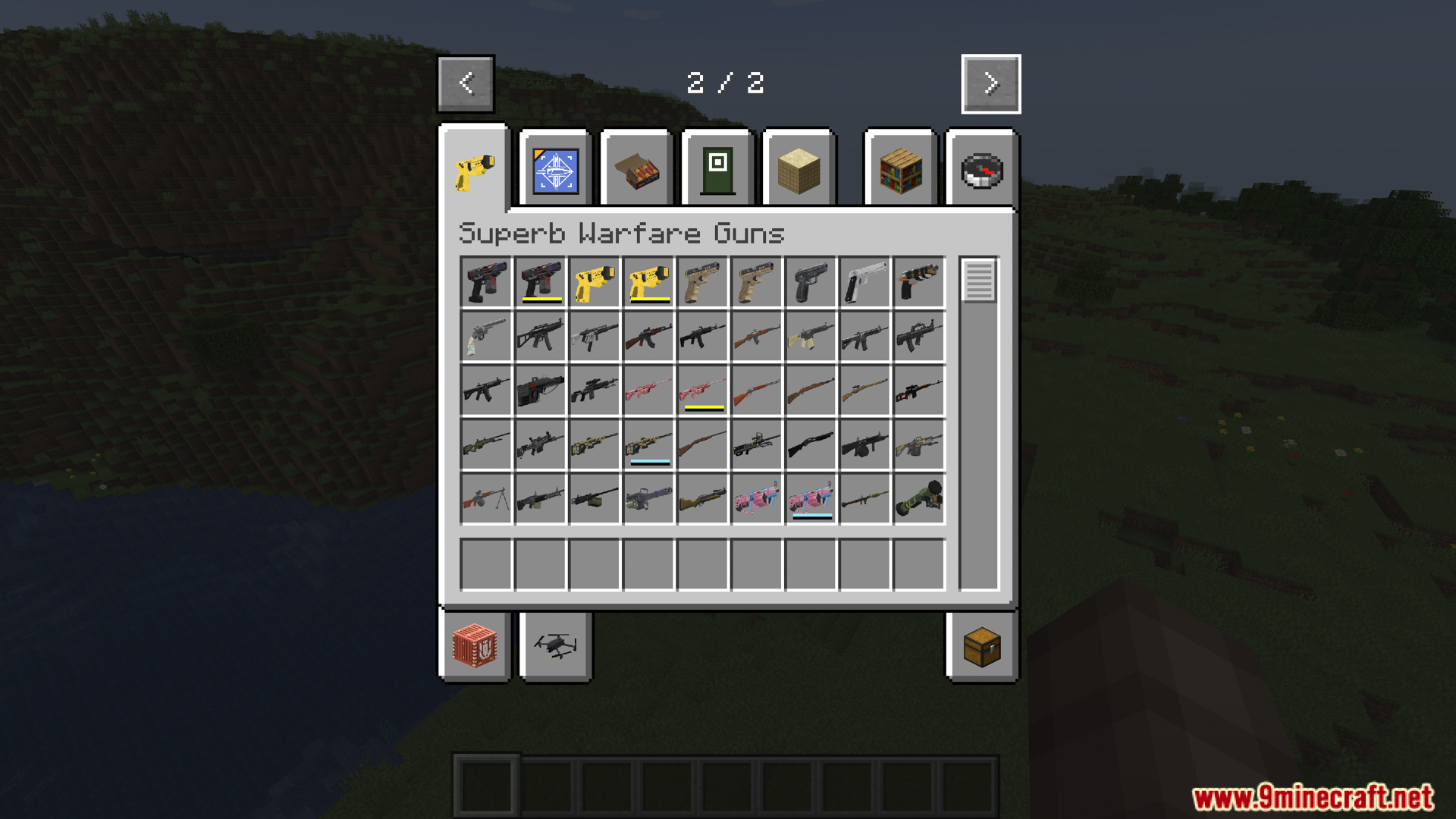Image resolution: width=1456 pixels, height=819 pixels.
Task: Click the previous page arrow
Action: [466, 83]
